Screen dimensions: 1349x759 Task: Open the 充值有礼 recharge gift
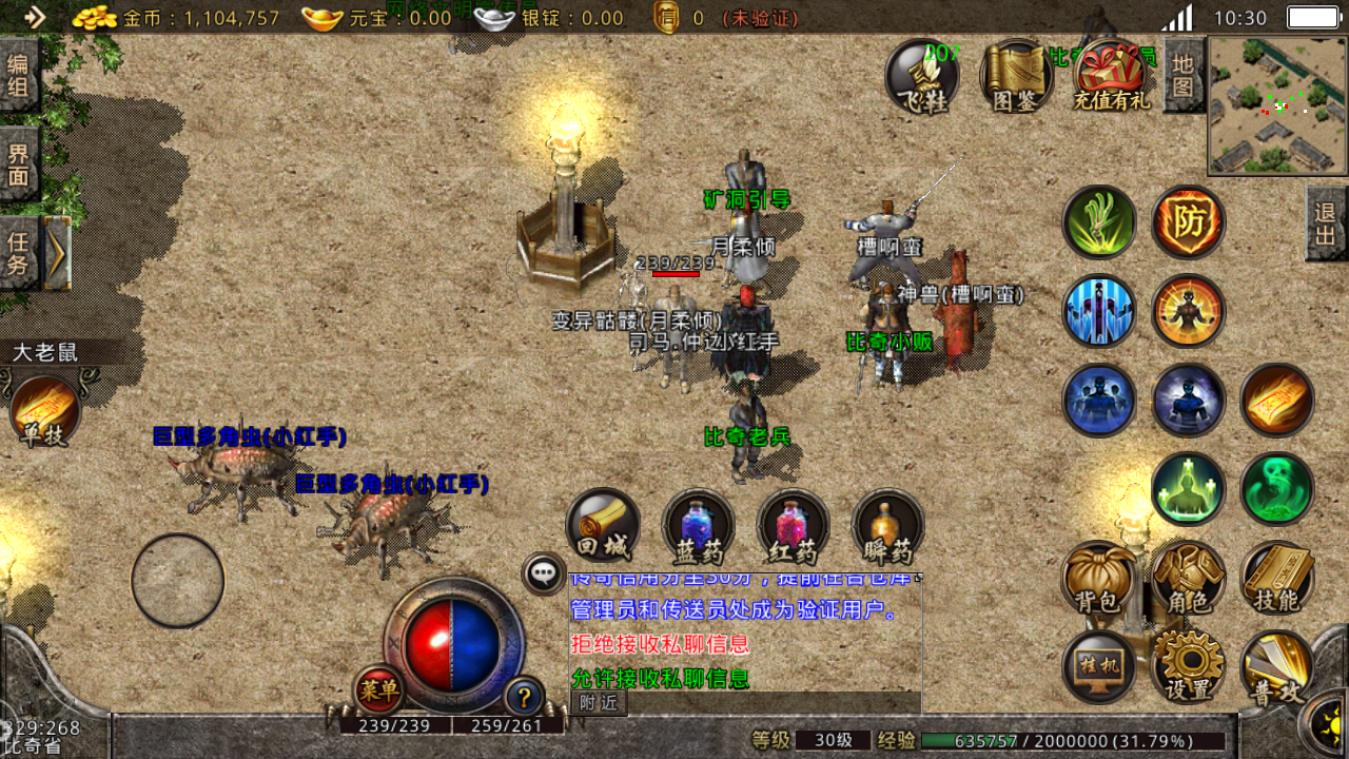point(1111,76)
